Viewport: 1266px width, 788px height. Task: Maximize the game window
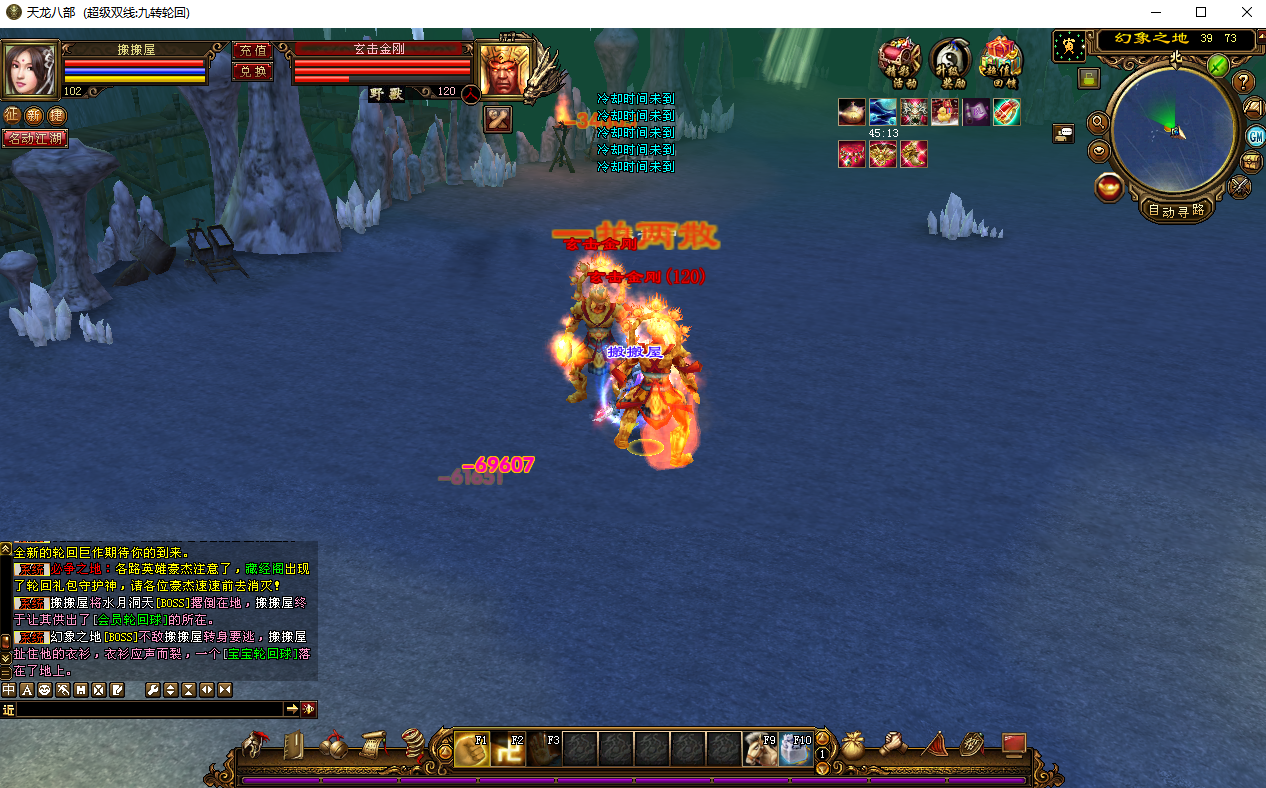click(x=1201, y=12)
